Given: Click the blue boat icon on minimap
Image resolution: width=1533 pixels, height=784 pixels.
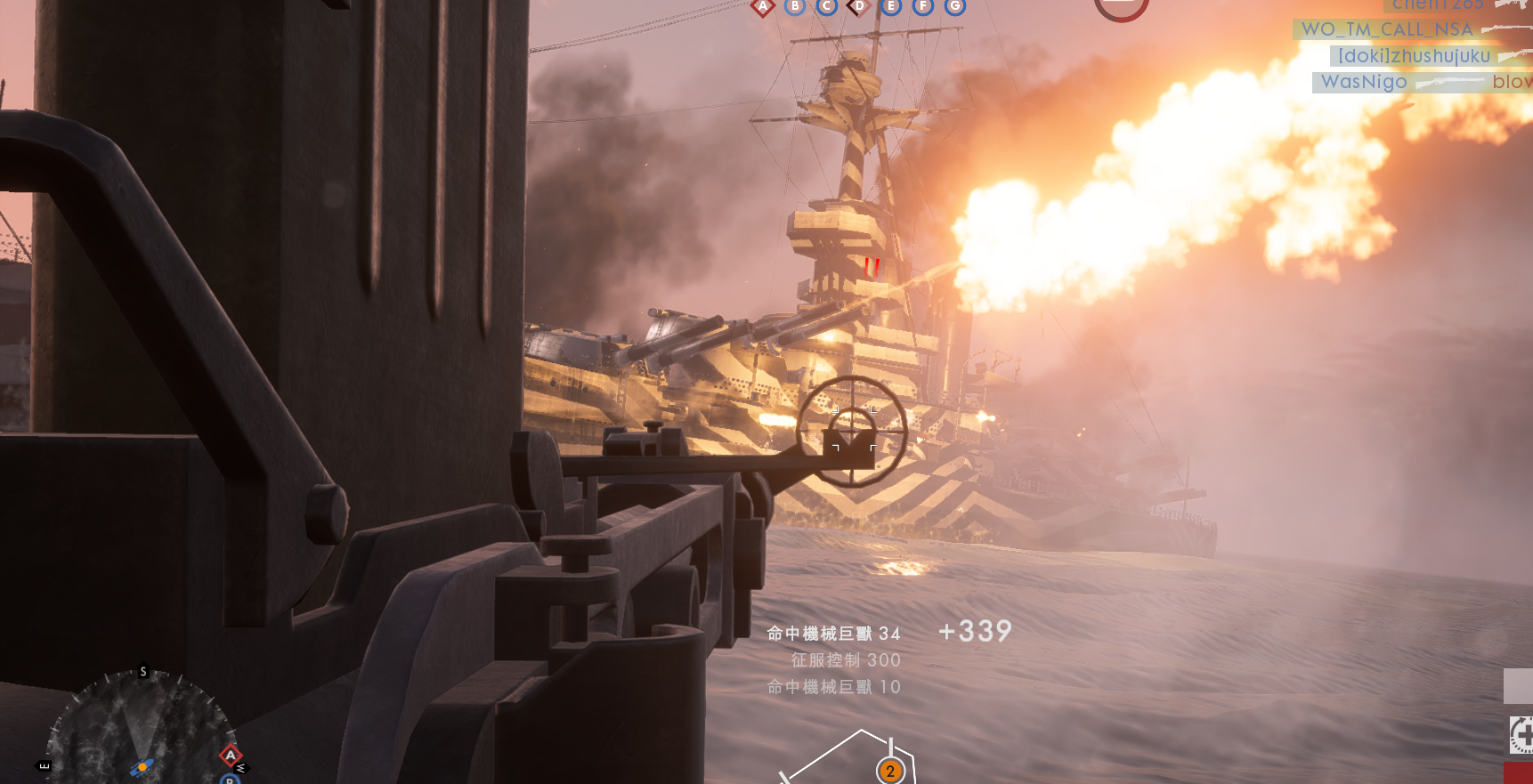Looking at the screenshot, I should click(142, 767).
